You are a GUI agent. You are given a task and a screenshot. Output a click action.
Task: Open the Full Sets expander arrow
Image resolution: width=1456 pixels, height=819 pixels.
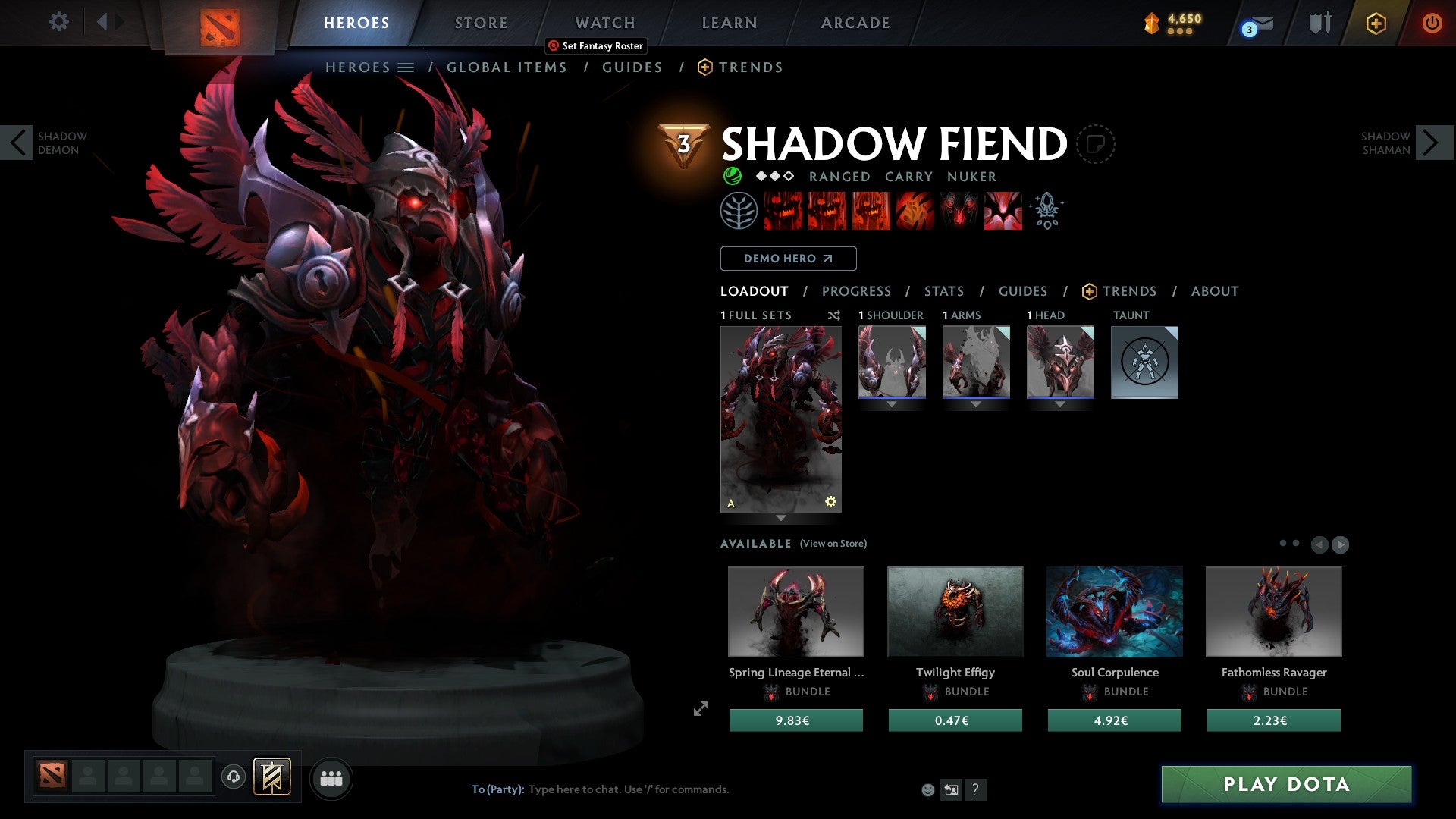pyautogui.click(x=780, y=517)
